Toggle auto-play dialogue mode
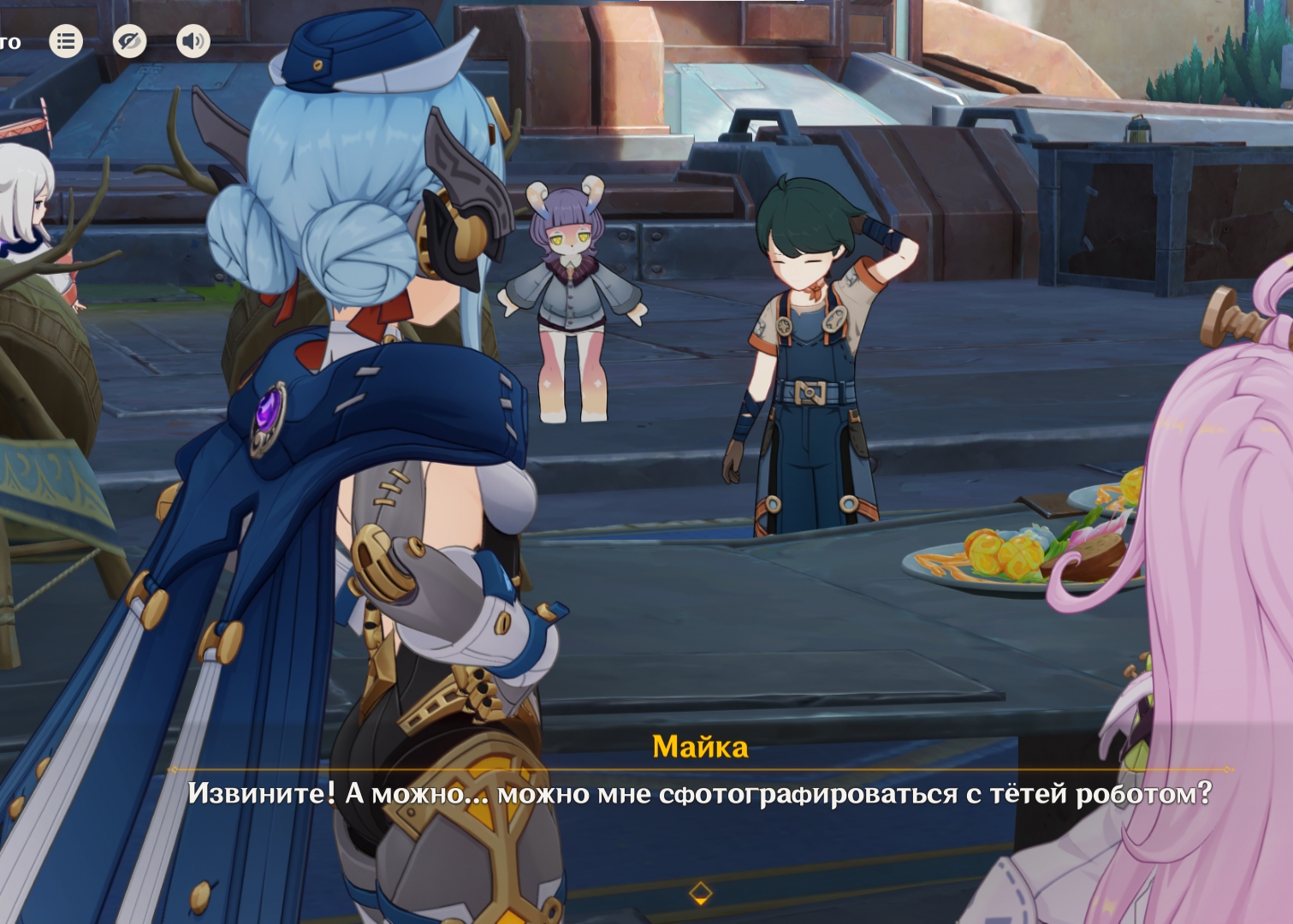 tap(9, 42)
